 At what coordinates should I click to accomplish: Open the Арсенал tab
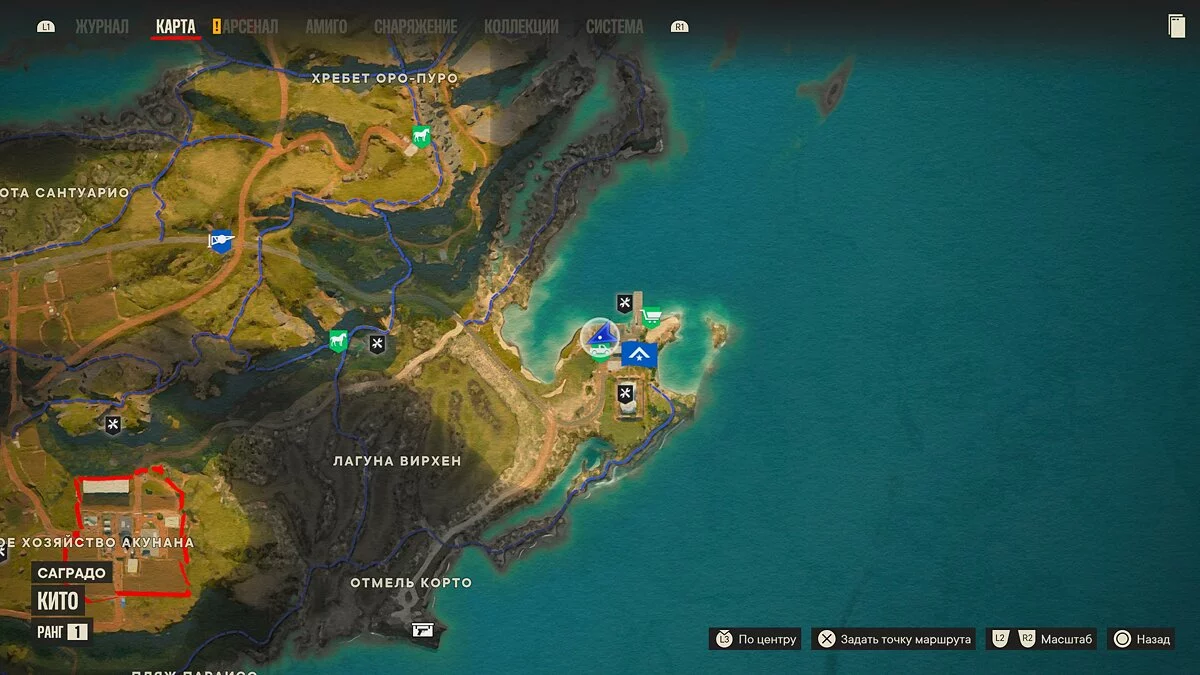point(250,27)
